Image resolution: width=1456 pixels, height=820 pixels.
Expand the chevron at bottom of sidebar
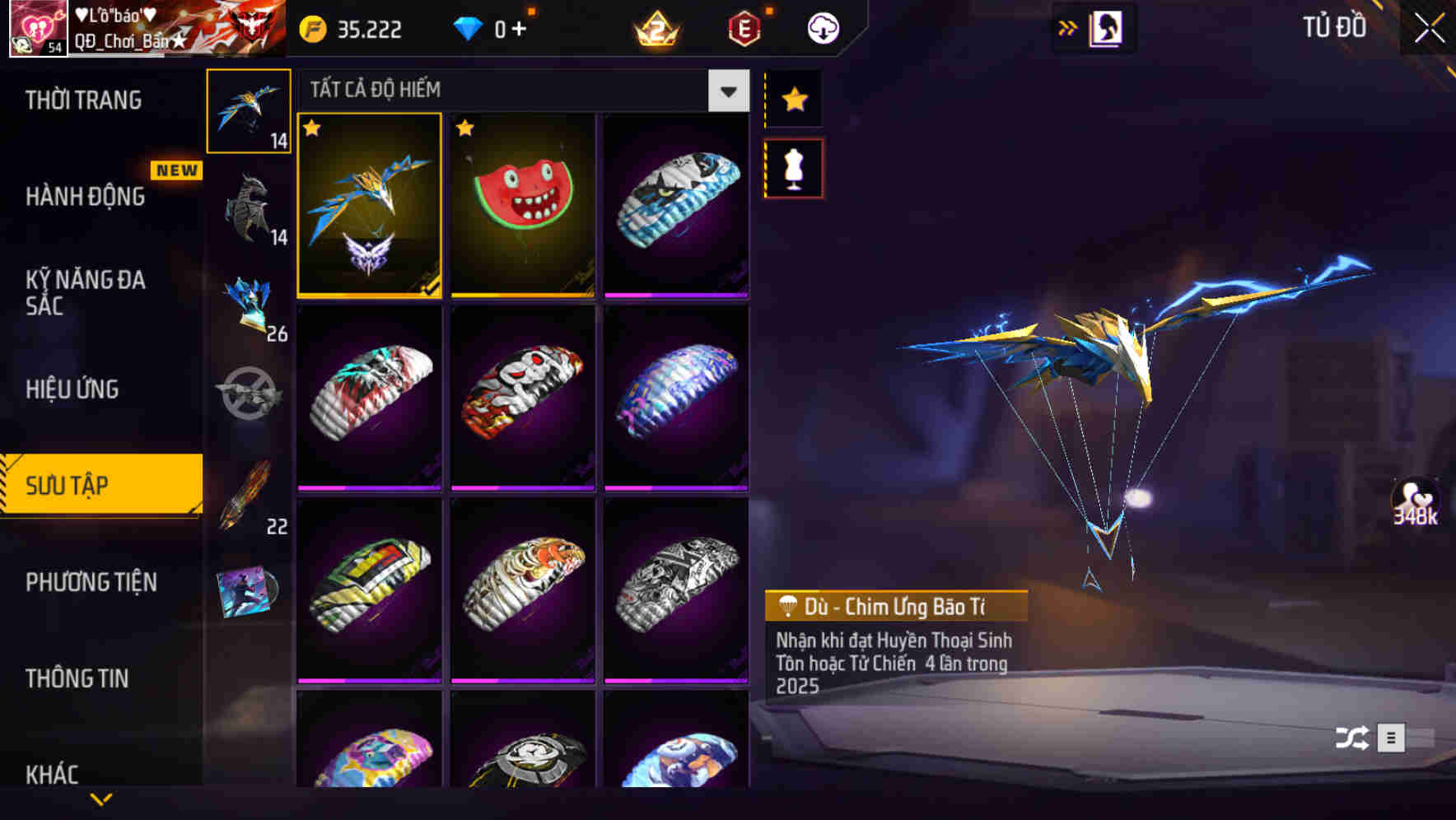pyautogui.click(x=101, y=798)
